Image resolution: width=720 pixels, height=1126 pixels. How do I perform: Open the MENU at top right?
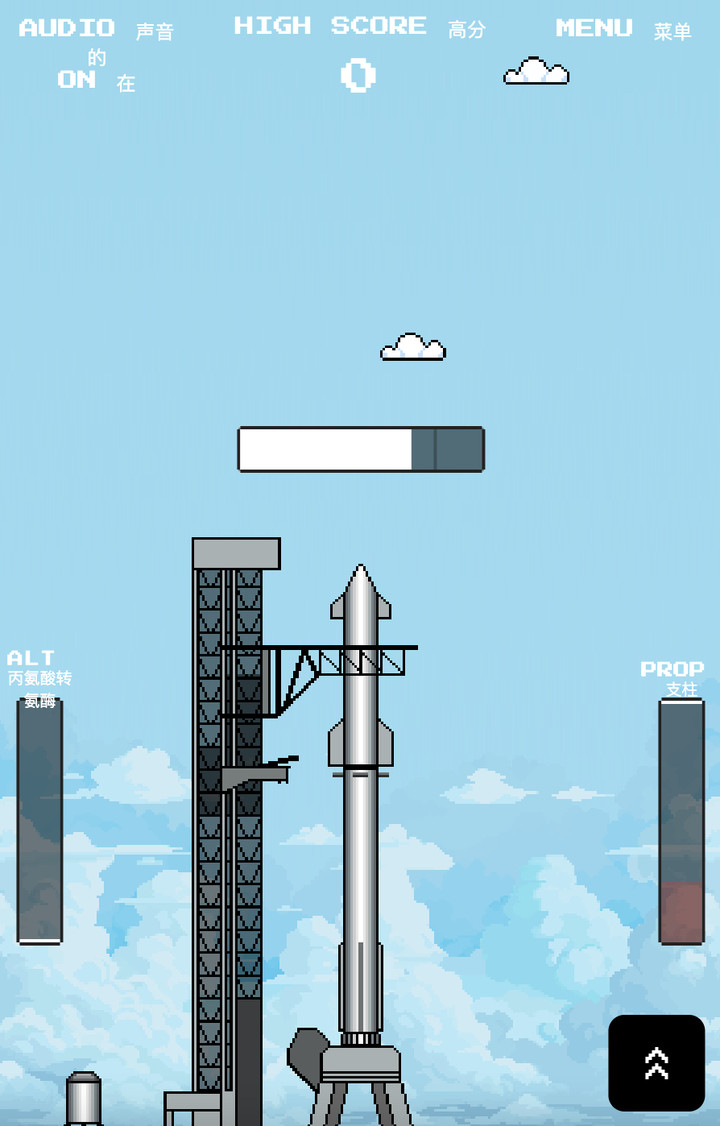coord(594,28)
